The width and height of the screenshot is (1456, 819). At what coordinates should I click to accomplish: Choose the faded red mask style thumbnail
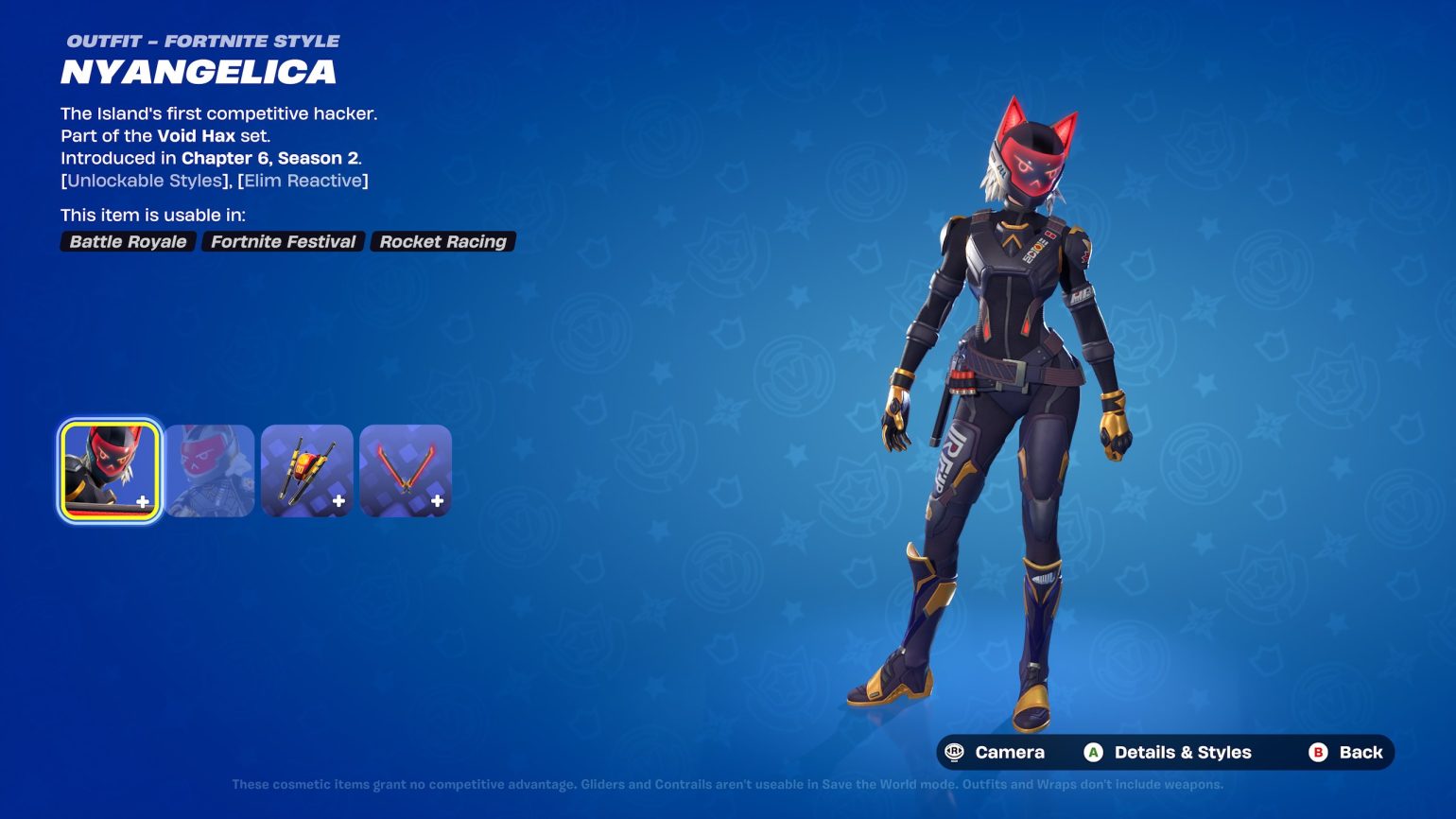pyautogui.click(x=210, y=471)
